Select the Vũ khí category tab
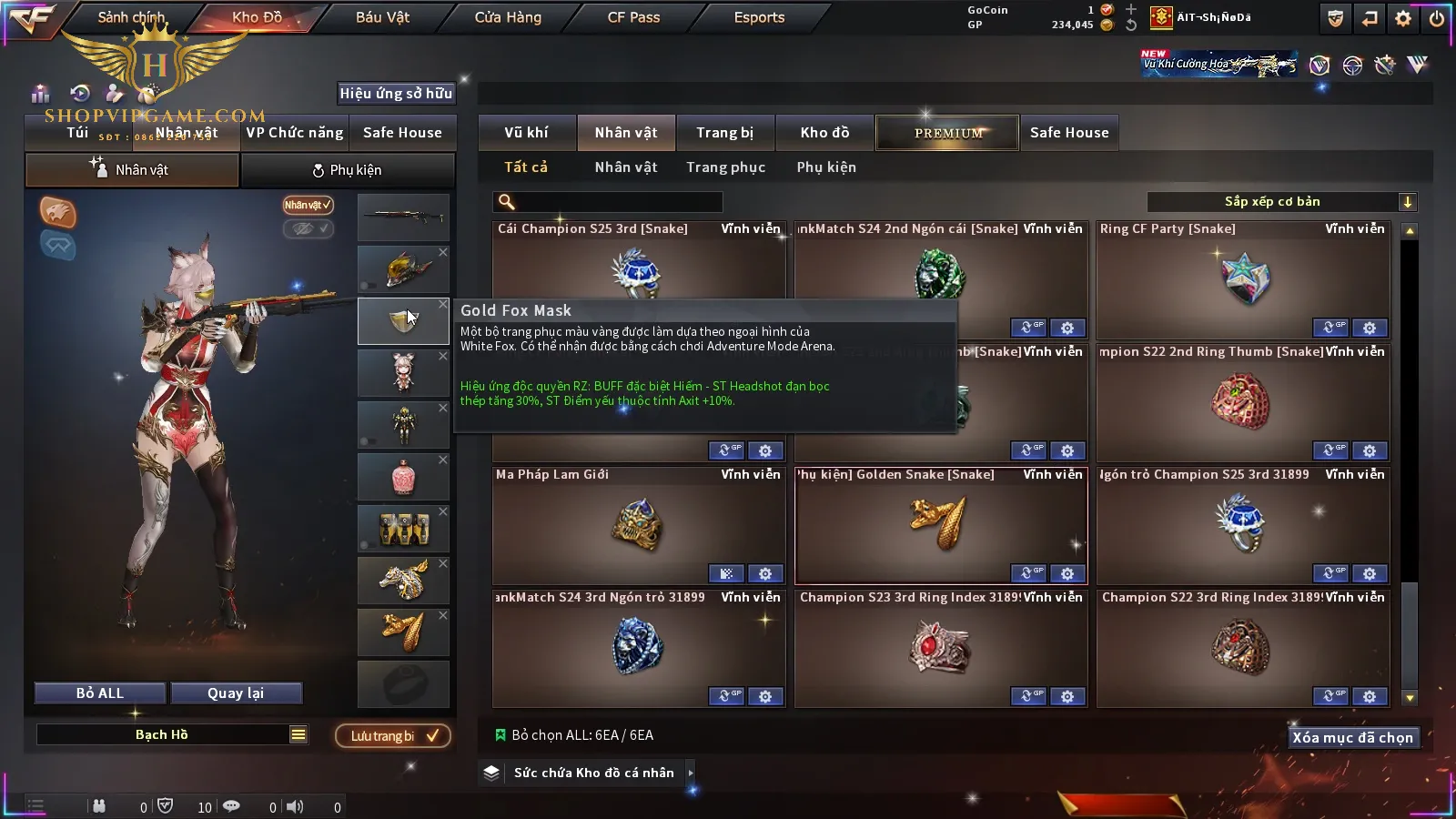The height and width of the screenshot is (819, 1456). 526,133
